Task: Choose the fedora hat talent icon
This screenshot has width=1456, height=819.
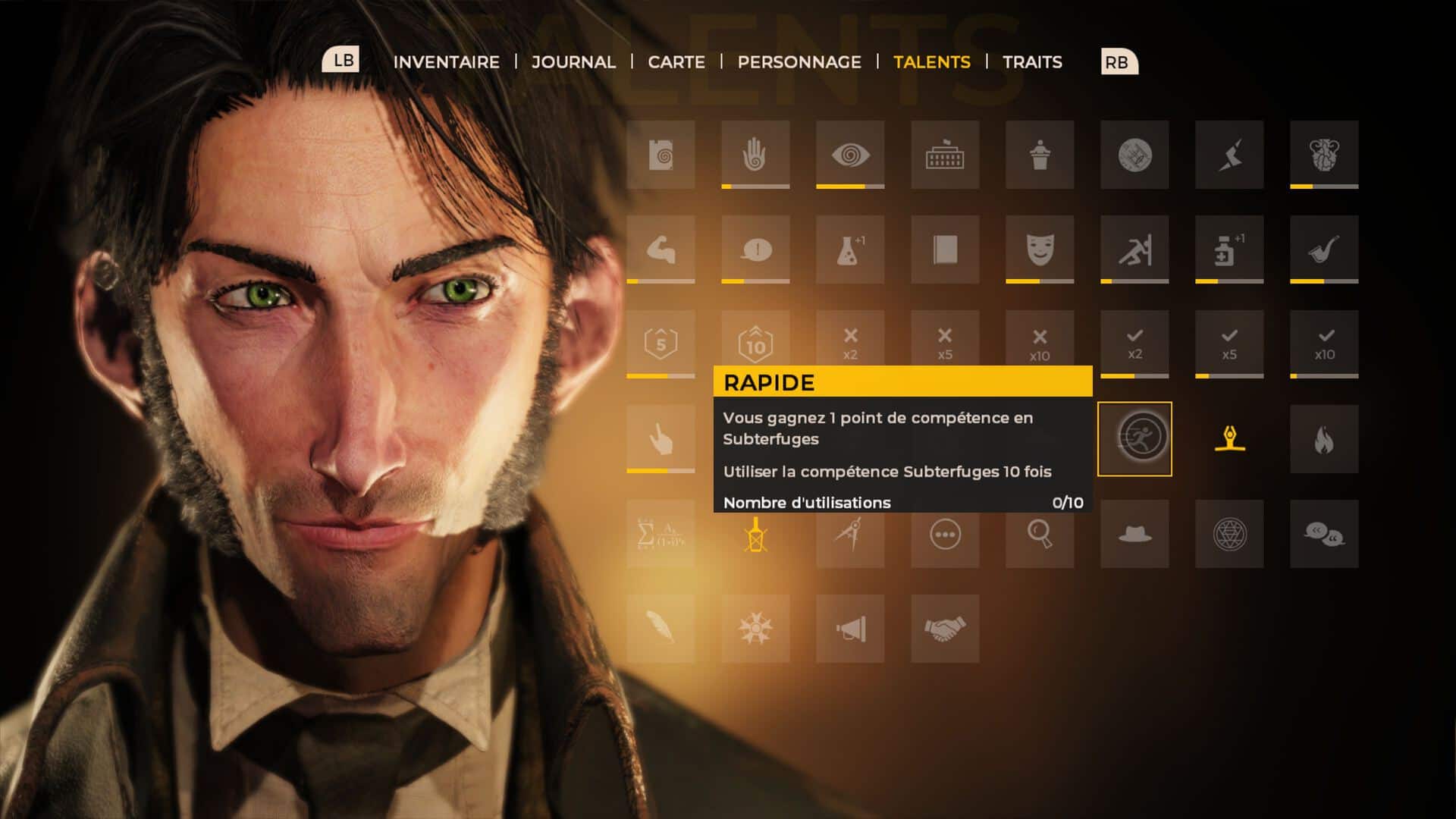Action: [1134, 534]
